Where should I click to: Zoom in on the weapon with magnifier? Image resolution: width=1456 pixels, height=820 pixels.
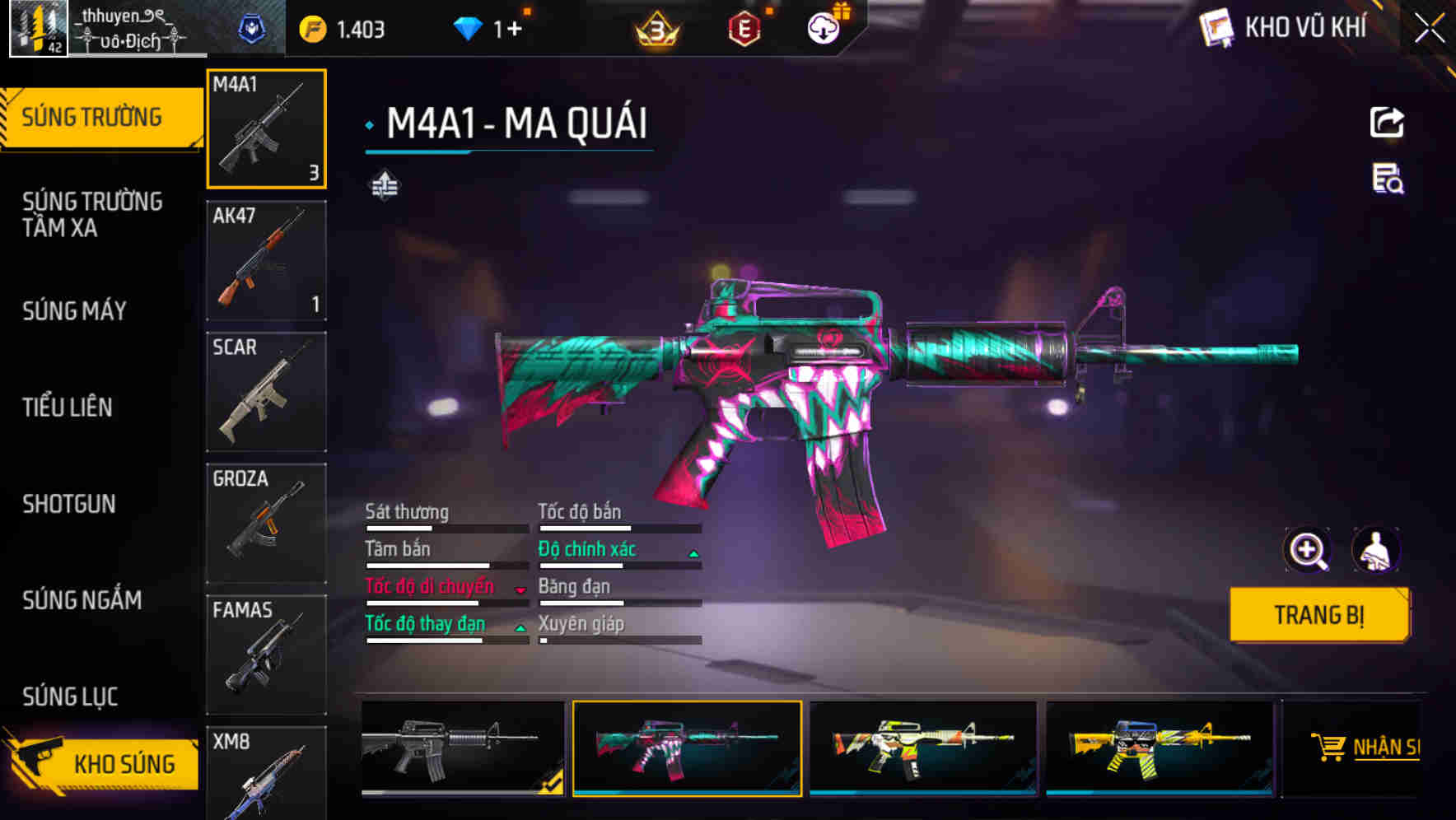(1307, 550)
